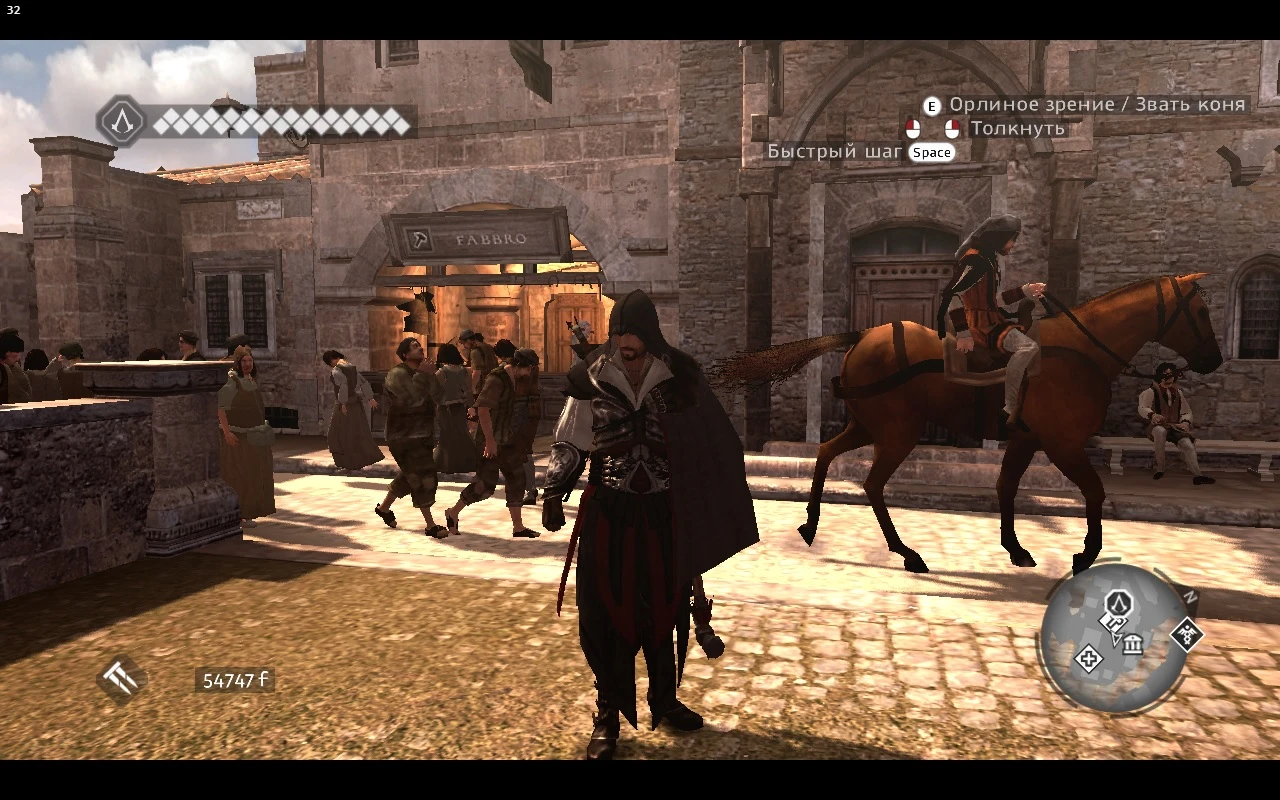This screenshot has height=800, width=1280.
Task: Open the bank building icon on the minimap
Action: click(1133, 643)
